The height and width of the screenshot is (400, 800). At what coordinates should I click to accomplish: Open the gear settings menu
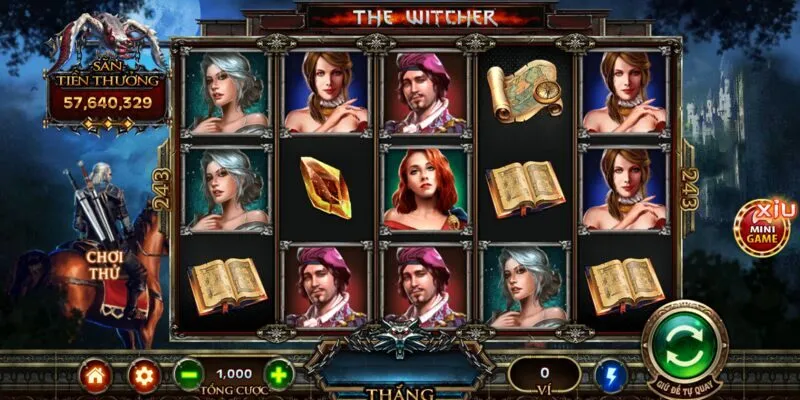coord(144,376)
